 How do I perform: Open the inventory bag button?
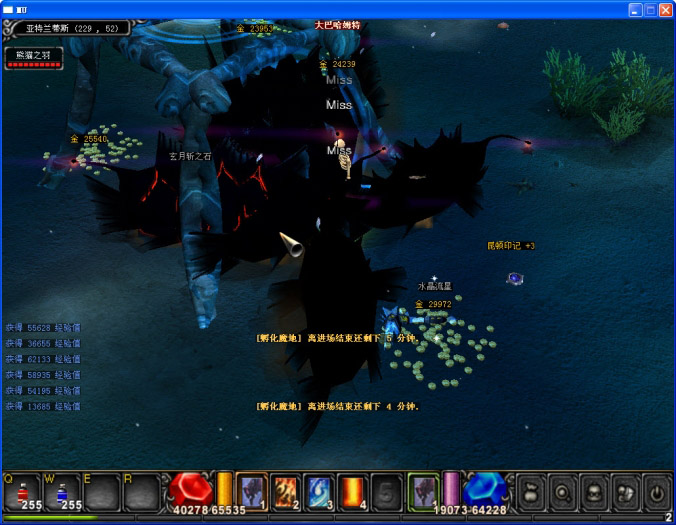pos(533,492)
